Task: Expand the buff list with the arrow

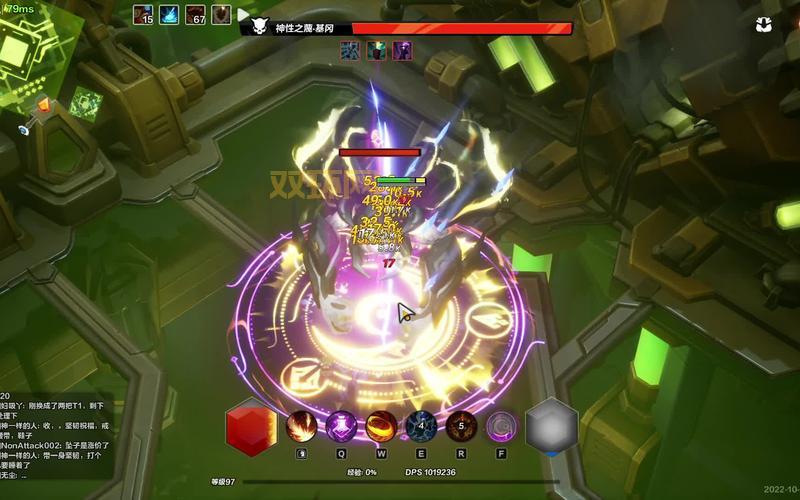Action: 243,14
